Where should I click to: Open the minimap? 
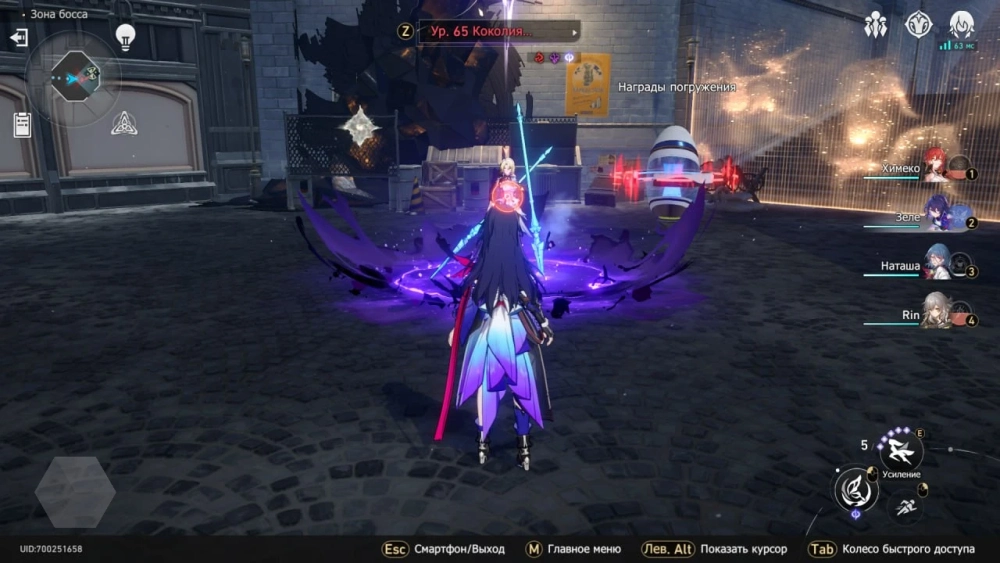pyautogui.click(x=72, y=75)
